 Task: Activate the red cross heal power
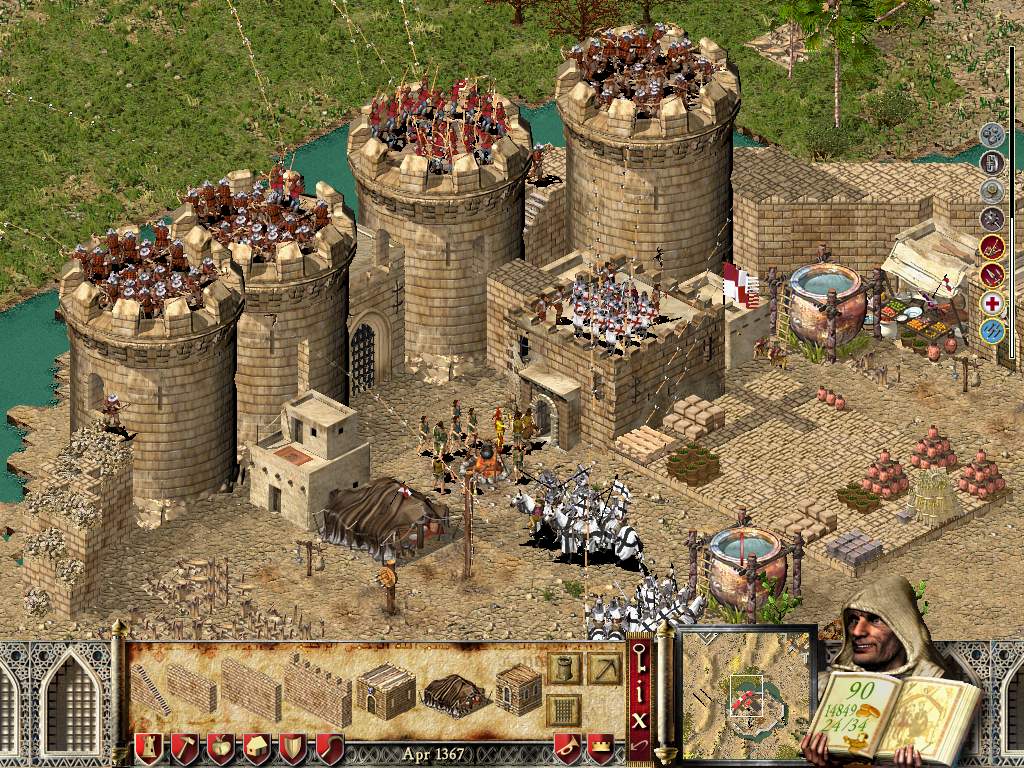coord(992,303)
